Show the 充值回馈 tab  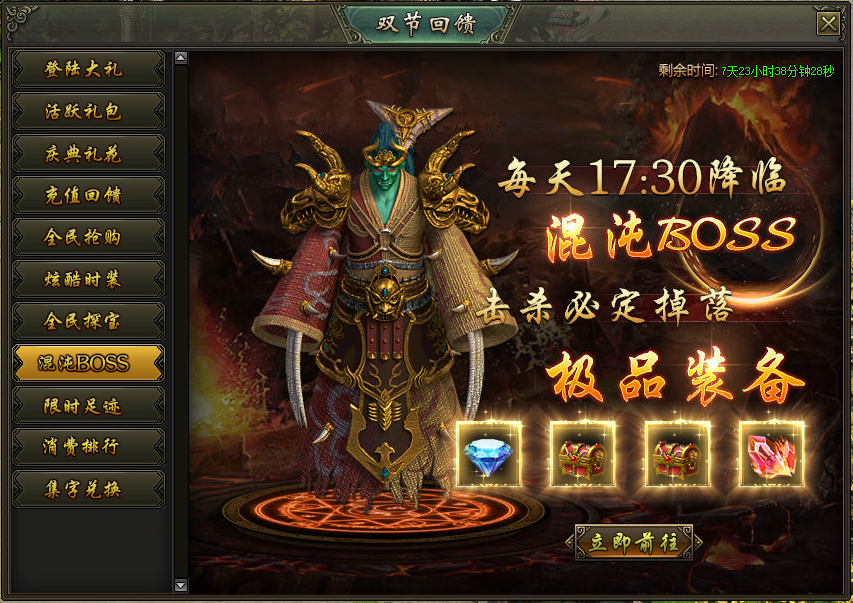(88, 195)
